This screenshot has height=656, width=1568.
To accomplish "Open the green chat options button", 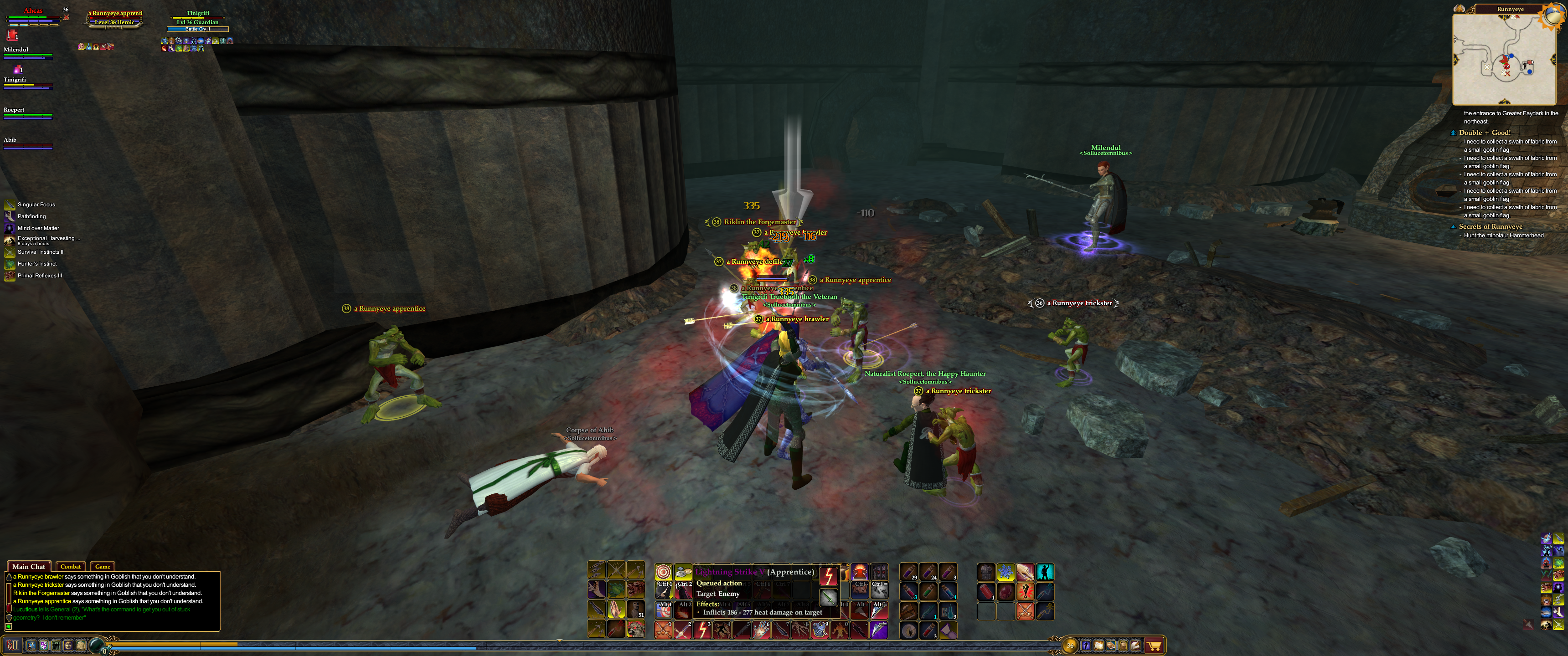I will coord(9,626).
